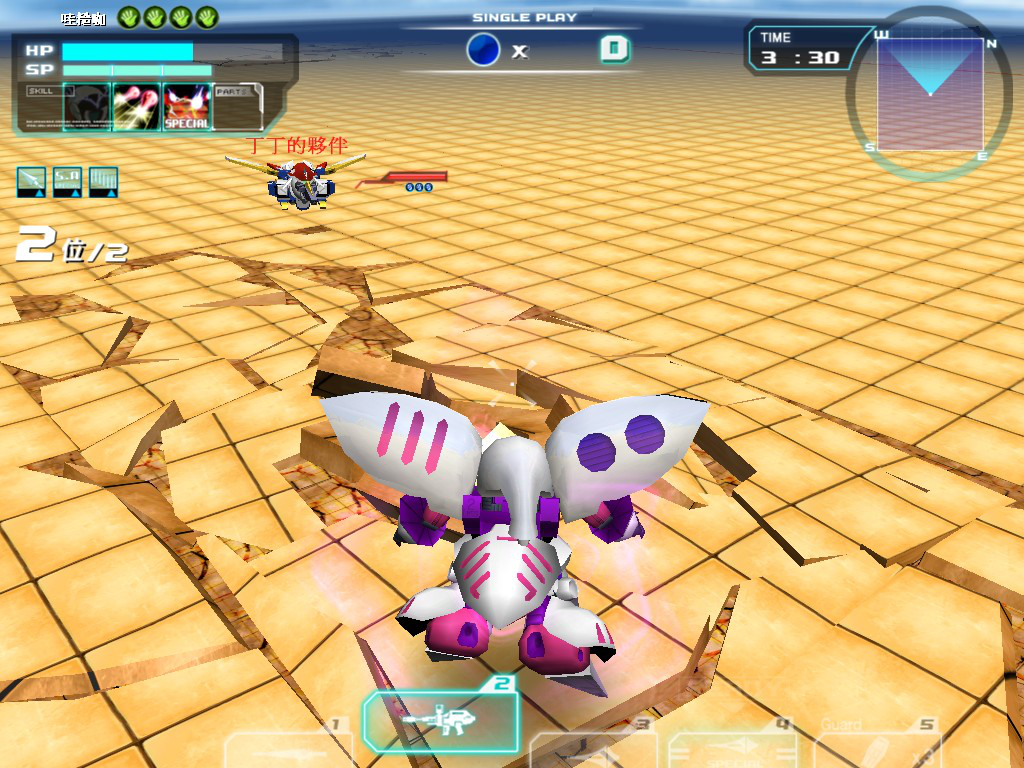Select the greyed-out first skill icon
The width and height of the screenshot is (1024, 768).
[x=86, y=107]
